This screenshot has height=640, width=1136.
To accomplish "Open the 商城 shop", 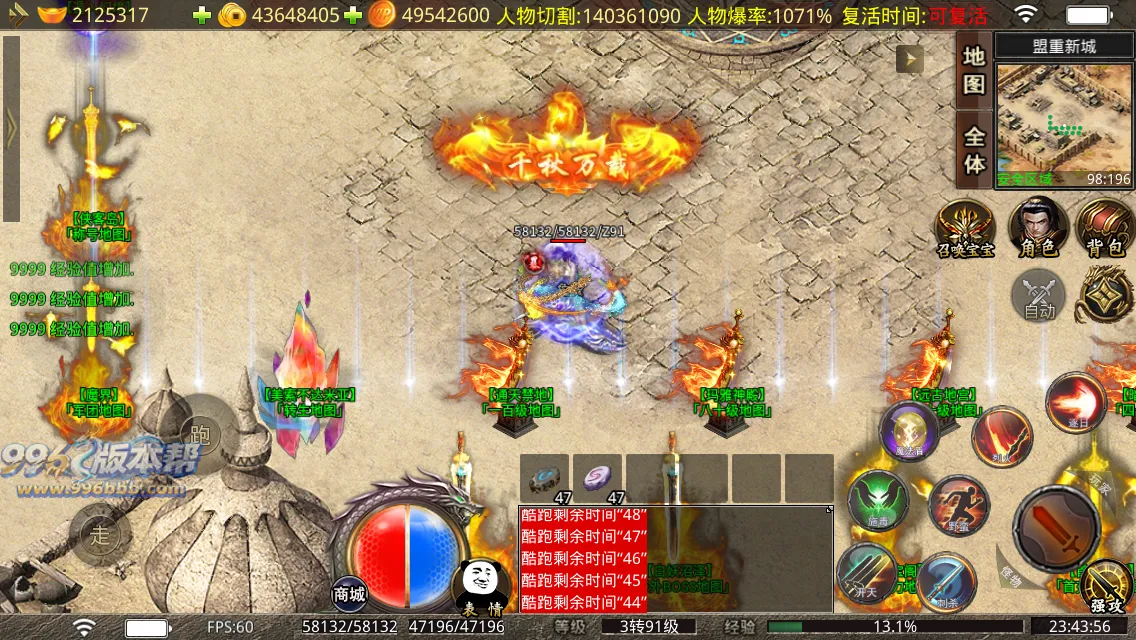I will click(350, 593).
